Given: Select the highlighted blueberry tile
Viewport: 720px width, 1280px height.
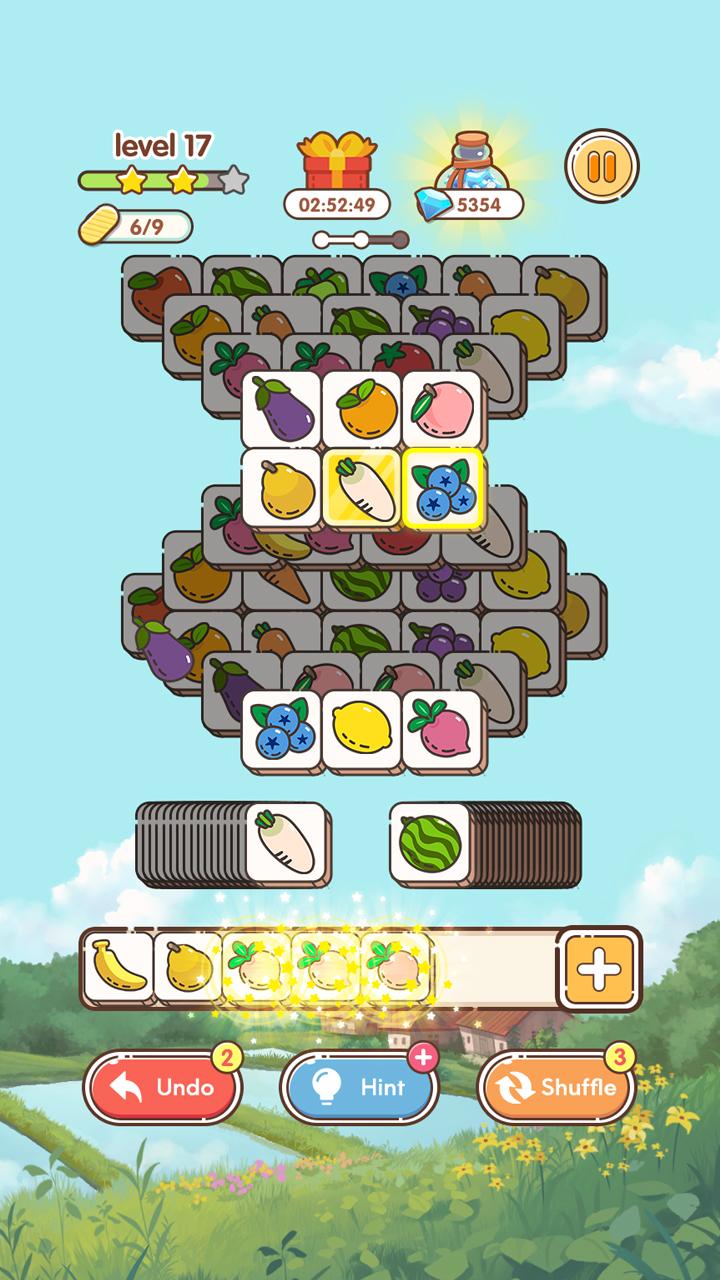Looking at the screenshot, I should click(442, 488).
